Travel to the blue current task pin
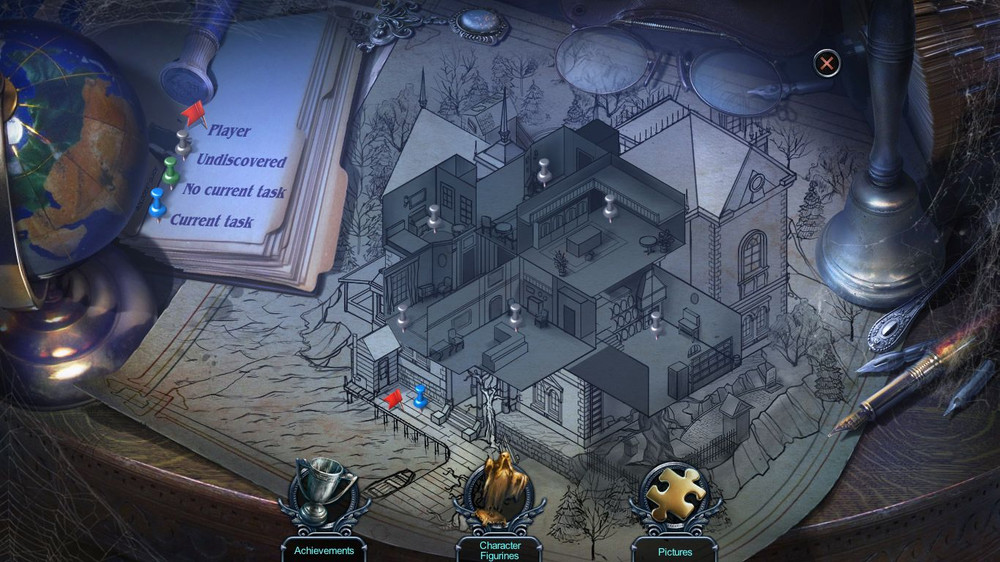Viewport: 1000px width, 562px height. [x=420, y=396]
